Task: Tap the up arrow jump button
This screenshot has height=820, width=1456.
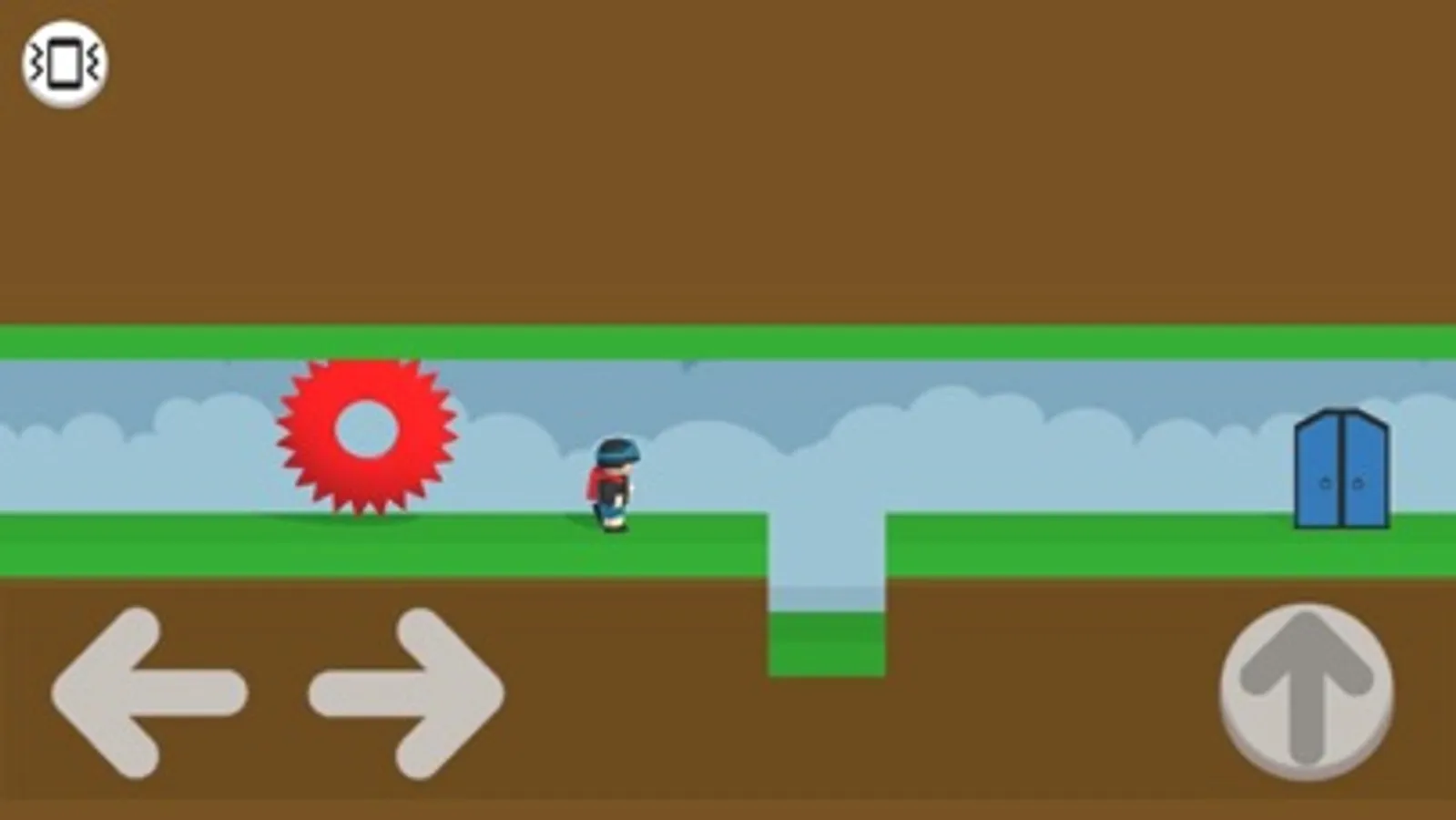Action: coord(1306,692)
